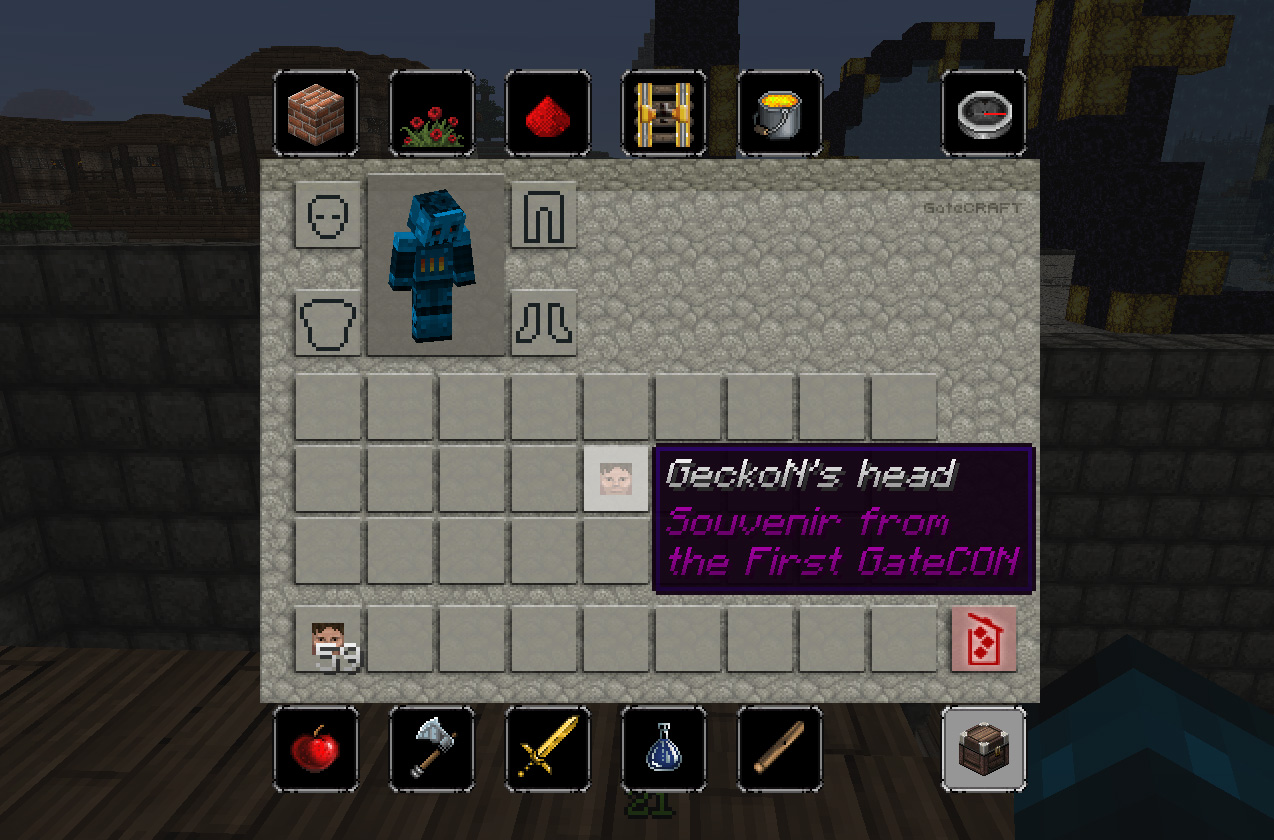Select the iron axe tools tab

[x=432, y=749]
